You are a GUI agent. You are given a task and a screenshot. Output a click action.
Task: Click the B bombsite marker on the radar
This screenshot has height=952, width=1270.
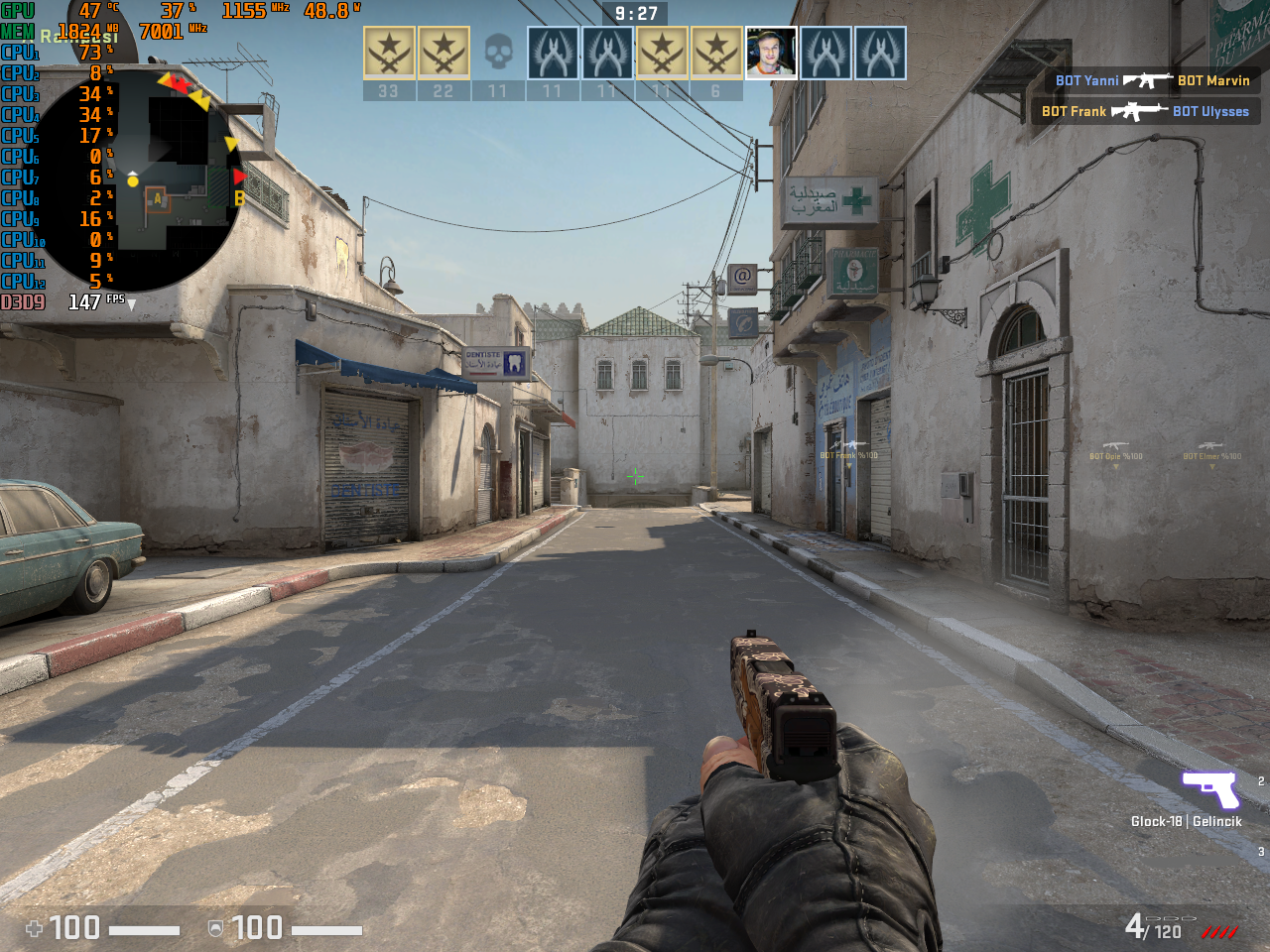pyautogui.click(x=239, y=199)
